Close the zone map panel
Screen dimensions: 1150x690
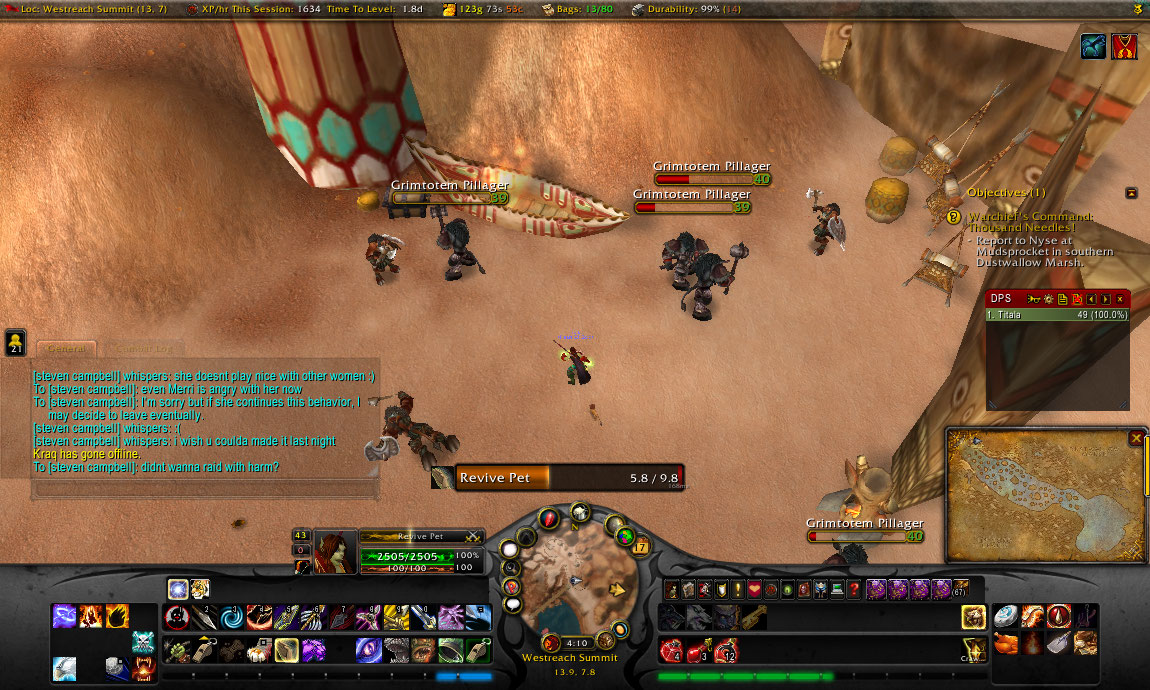[1136, 438]
